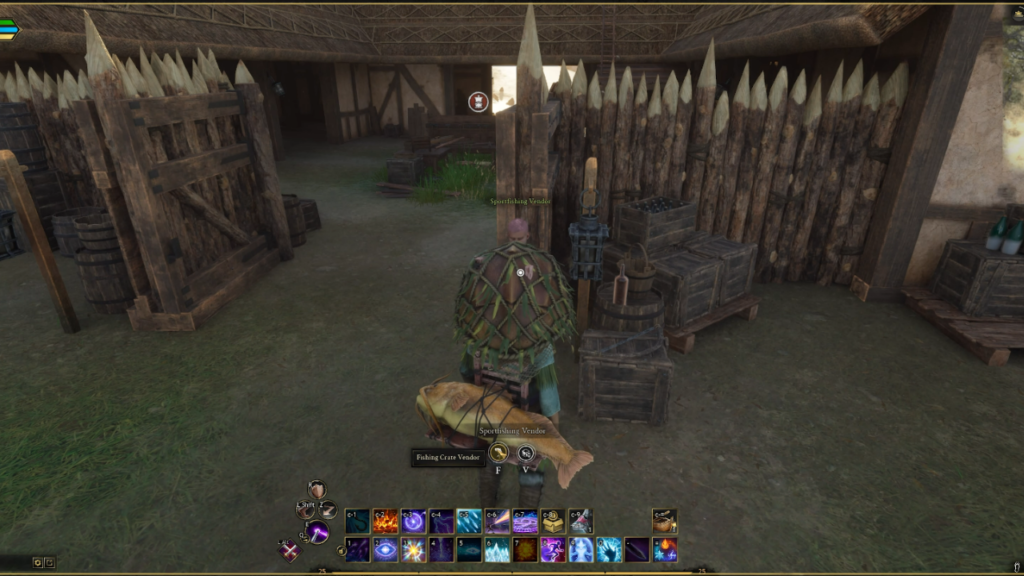Activate the fire explosion ability
The image size is (1024, 576).
(385, 521)
